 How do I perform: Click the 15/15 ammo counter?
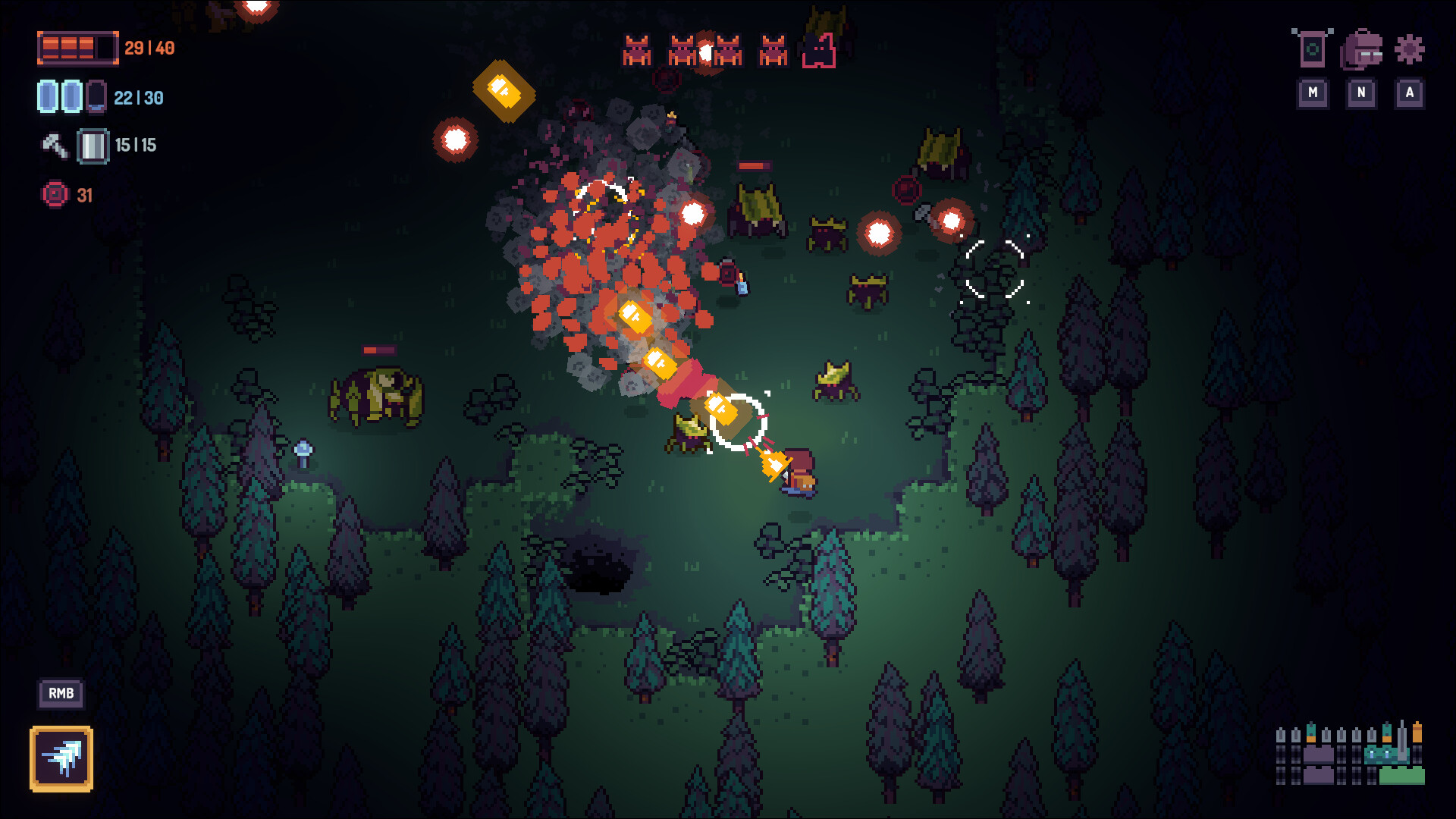click(x=136, y=144)
